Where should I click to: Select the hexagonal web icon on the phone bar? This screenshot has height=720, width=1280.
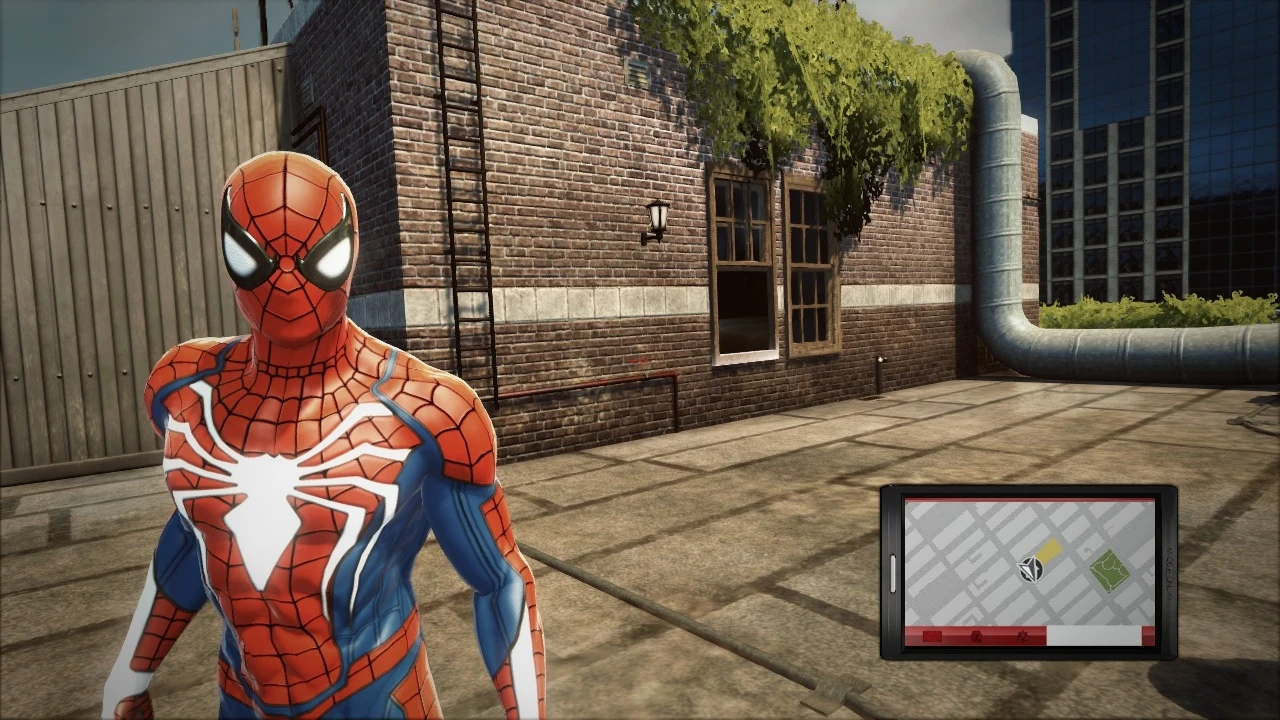(x=977, y=637)
